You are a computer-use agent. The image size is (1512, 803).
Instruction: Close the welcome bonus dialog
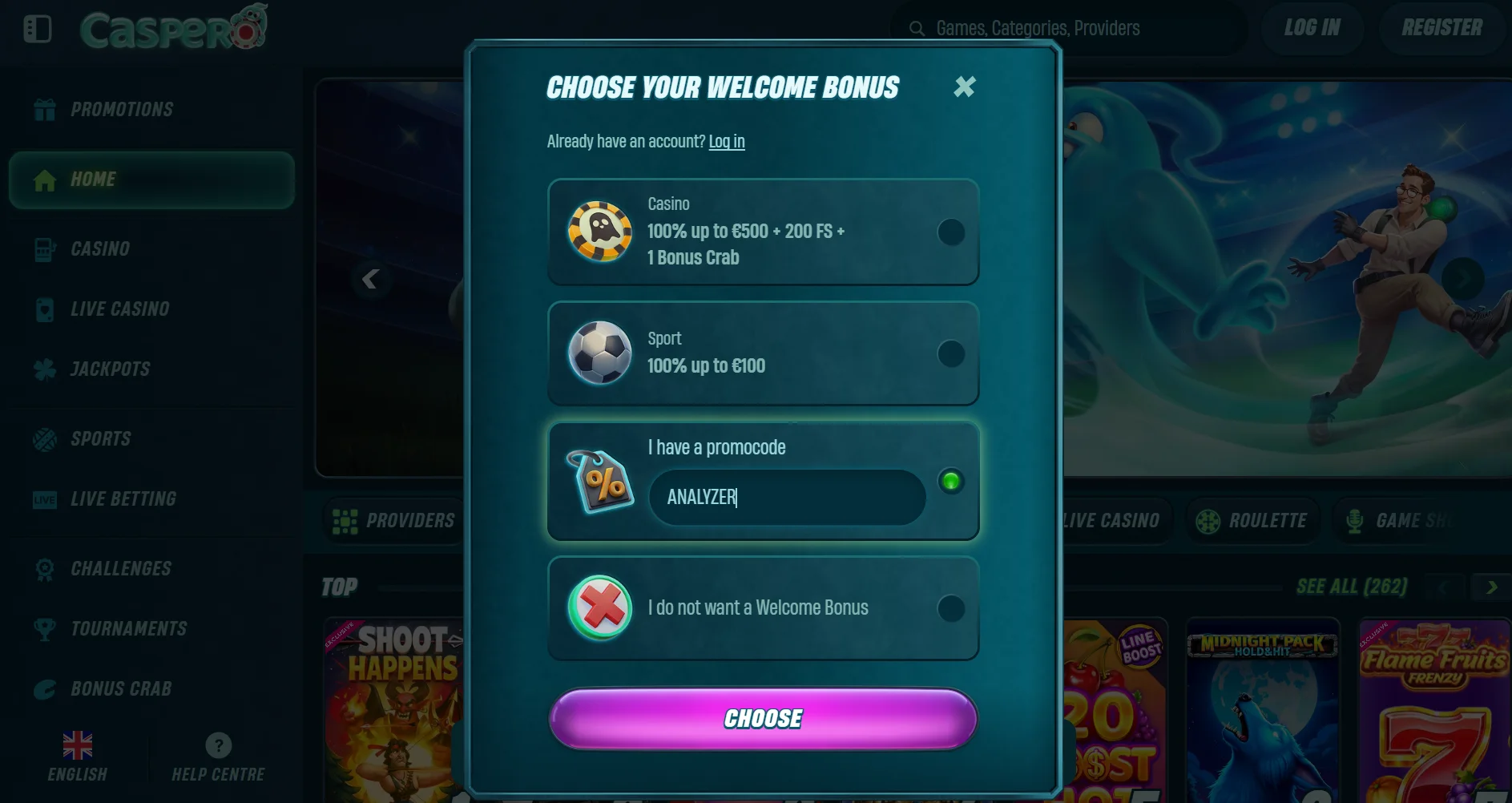pos(964,87)
